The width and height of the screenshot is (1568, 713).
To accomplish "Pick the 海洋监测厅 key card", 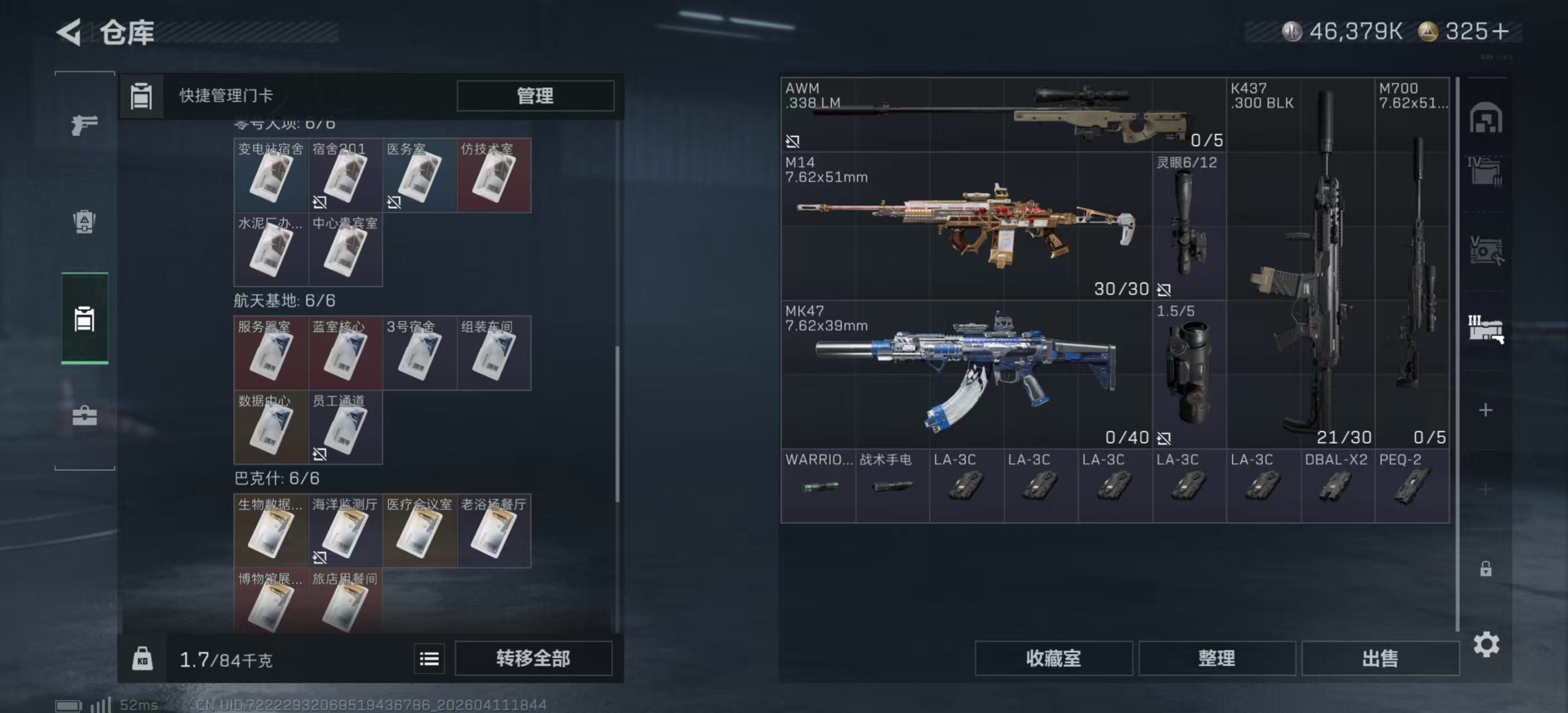I will 345,531.
